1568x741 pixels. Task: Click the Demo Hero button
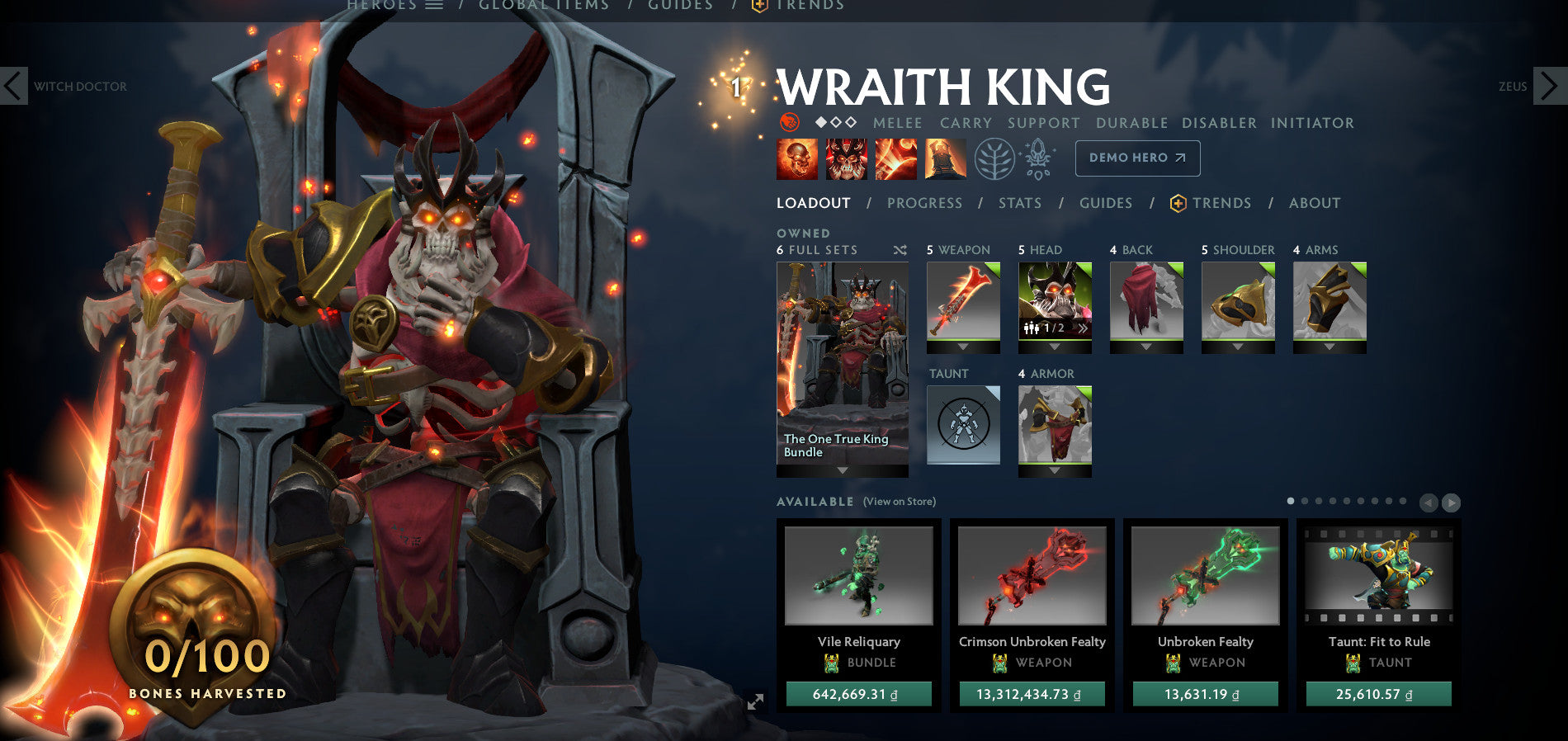[1137, 158]
